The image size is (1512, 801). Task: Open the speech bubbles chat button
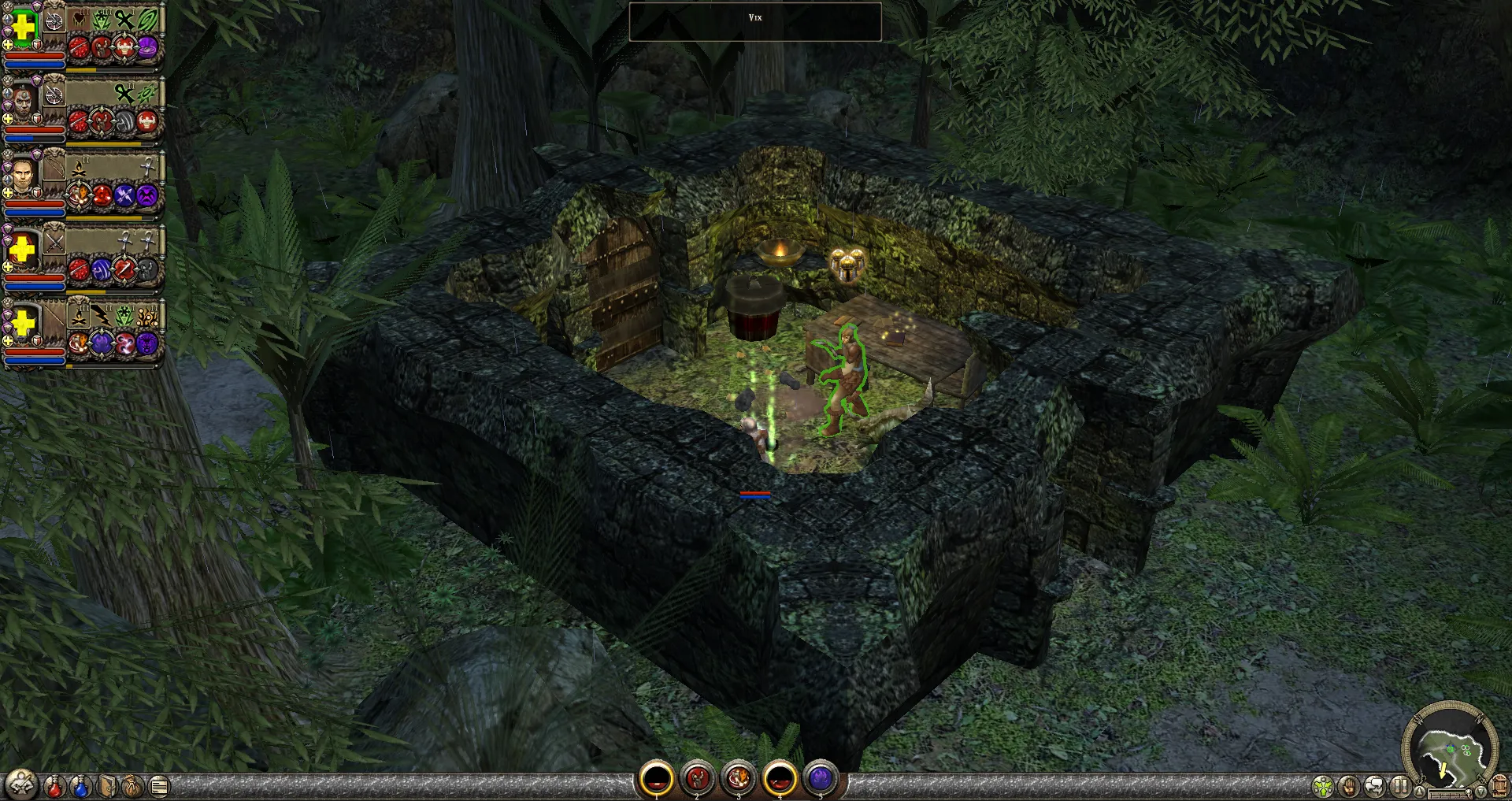tap(1375, 786)
